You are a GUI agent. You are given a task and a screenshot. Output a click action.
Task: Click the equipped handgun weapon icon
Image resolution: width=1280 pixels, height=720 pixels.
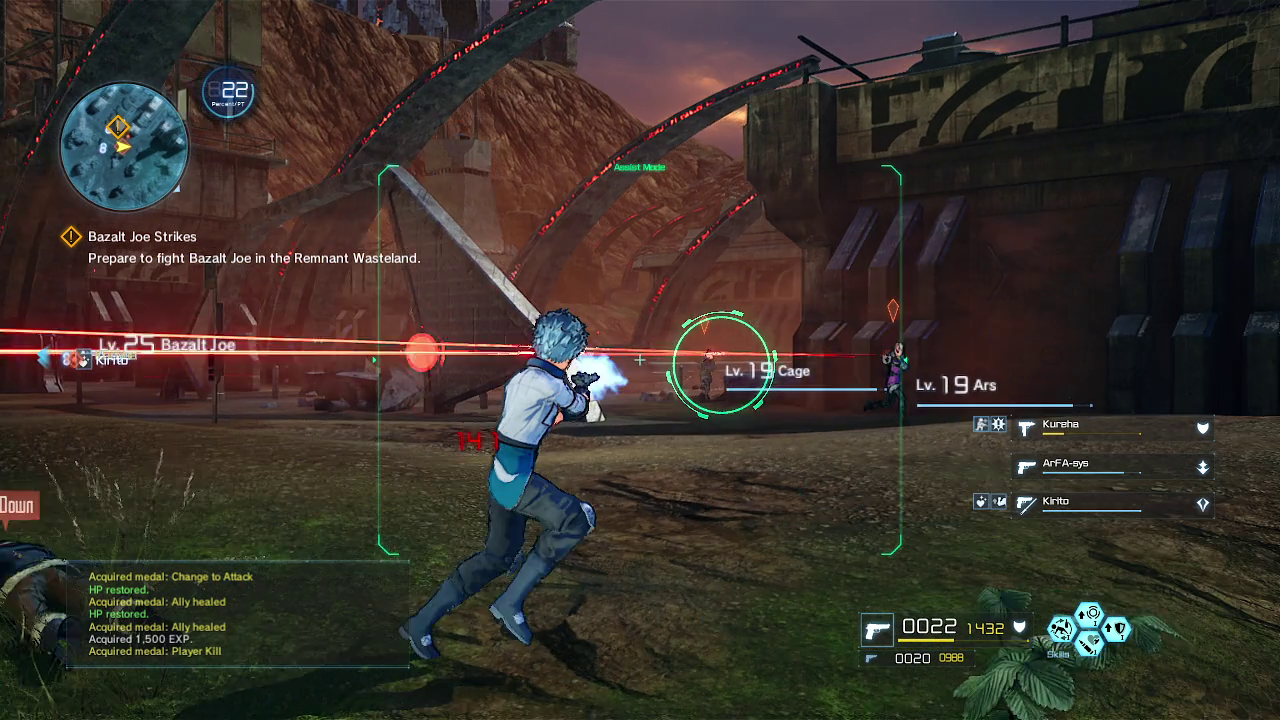[877, 630]
